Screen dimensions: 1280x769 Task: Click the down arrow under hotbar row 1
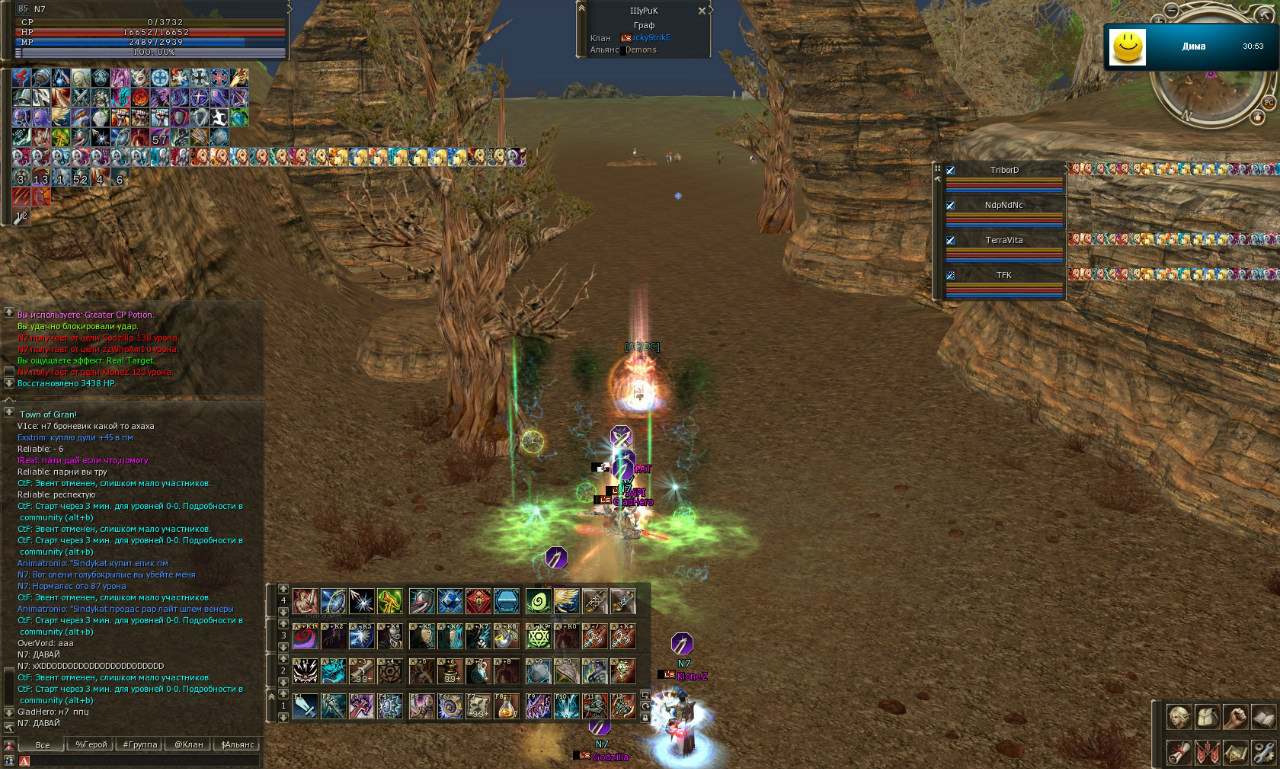click(284, 714)
